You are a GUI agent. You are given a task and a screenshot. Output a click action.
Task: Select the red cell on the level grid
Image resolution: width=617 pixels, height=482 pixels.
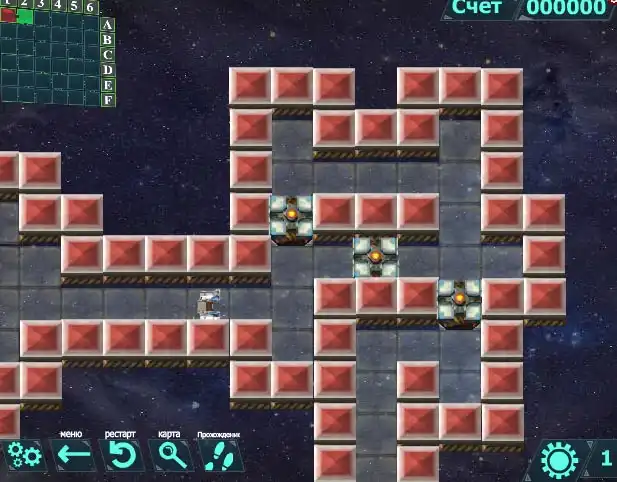[8, 16]
